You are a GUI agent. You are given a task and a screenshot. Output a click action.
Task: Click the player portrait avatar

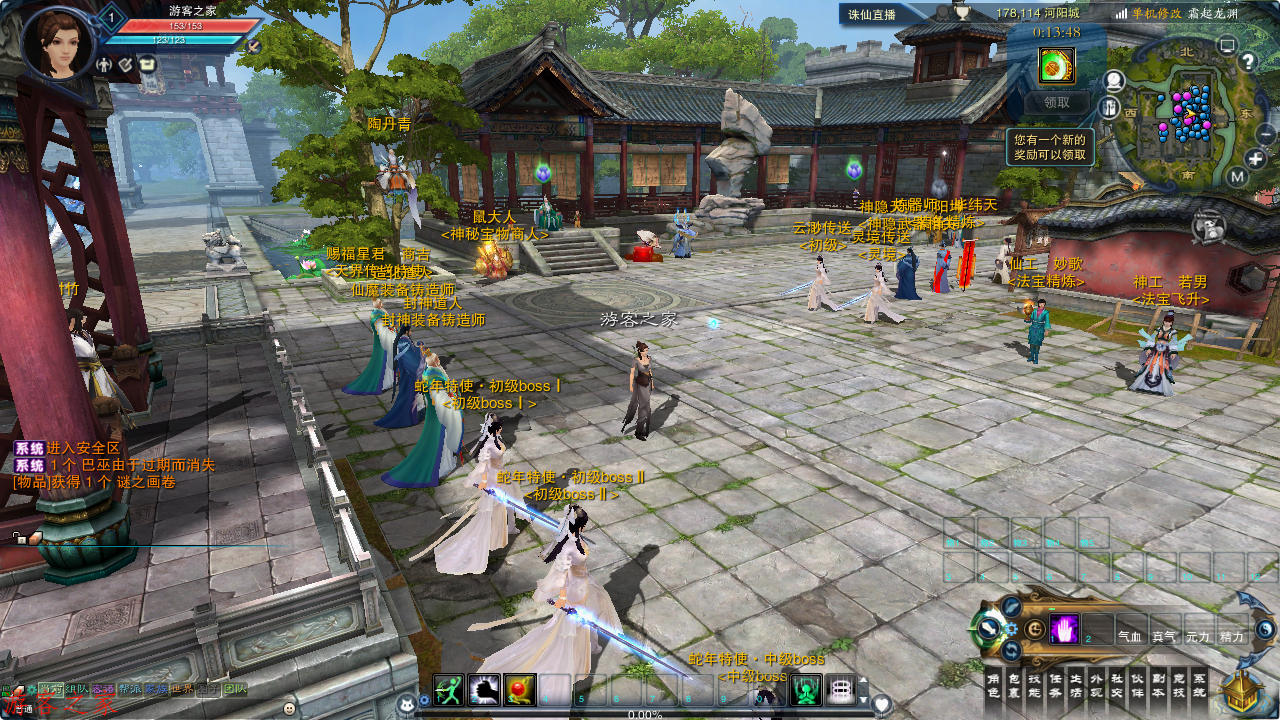coord(59,42)
